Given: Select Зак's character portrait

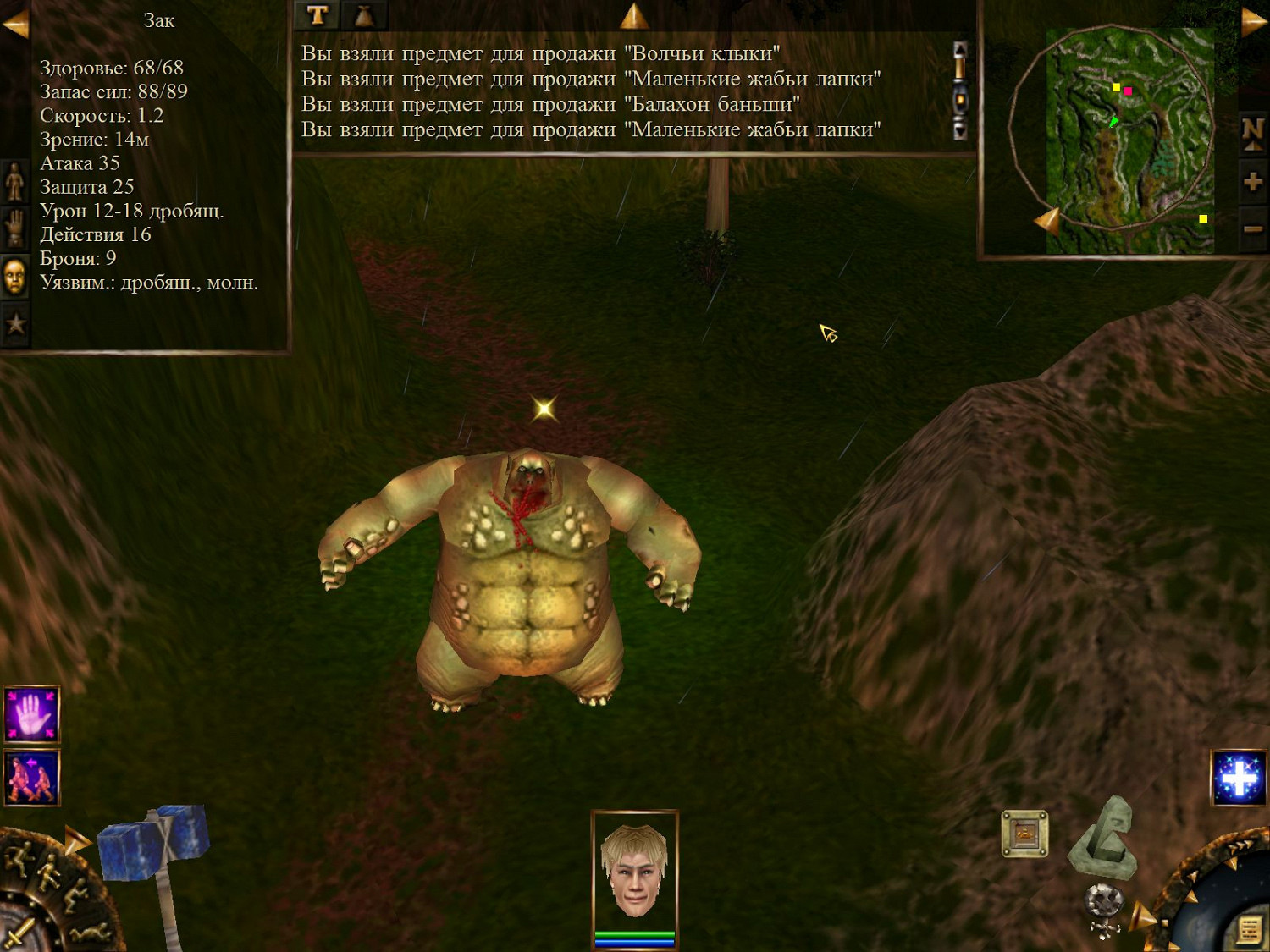Looking at the screenshot, I should coord(634,872).
